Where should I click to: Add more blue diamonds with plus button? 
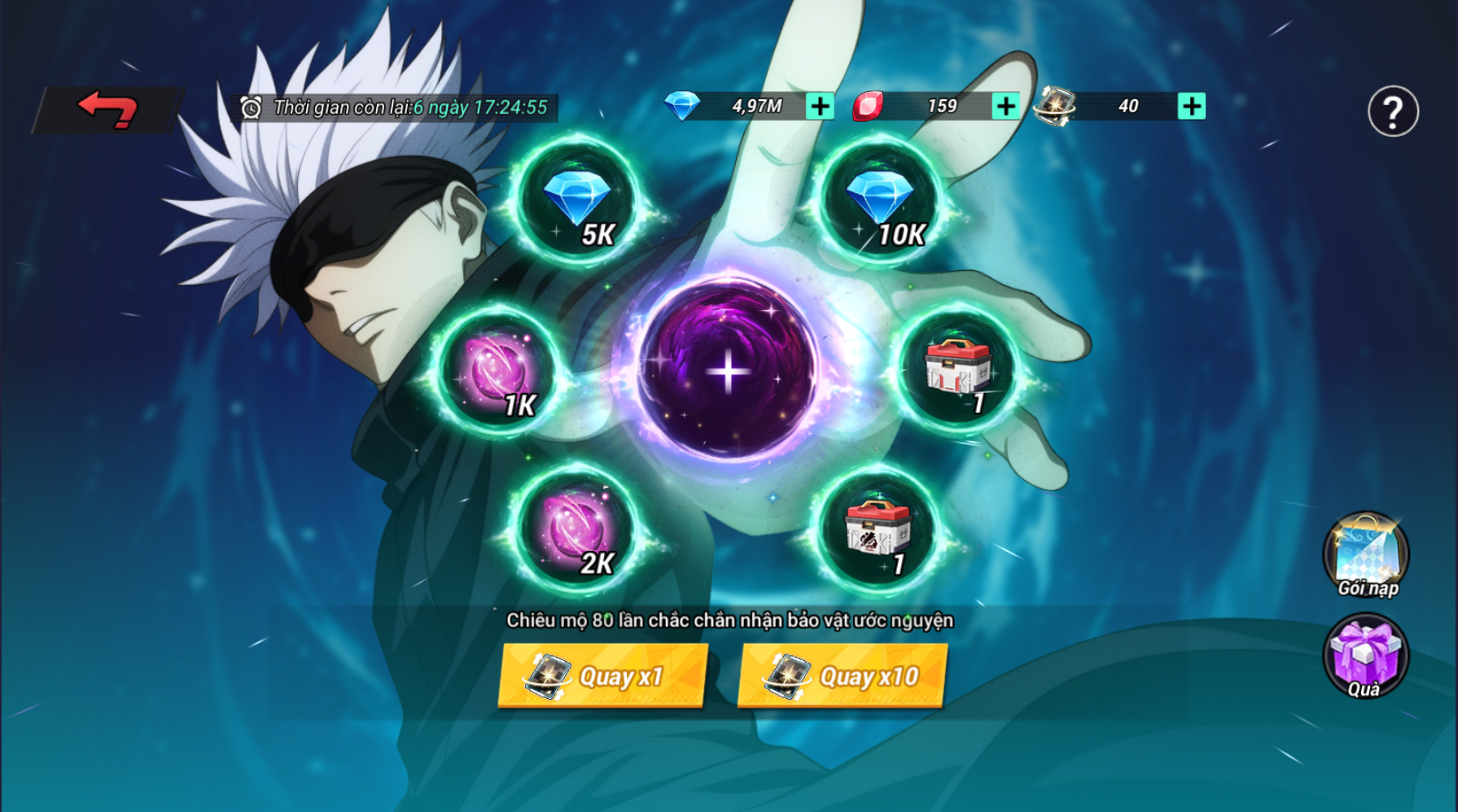[x=820, y=107]
